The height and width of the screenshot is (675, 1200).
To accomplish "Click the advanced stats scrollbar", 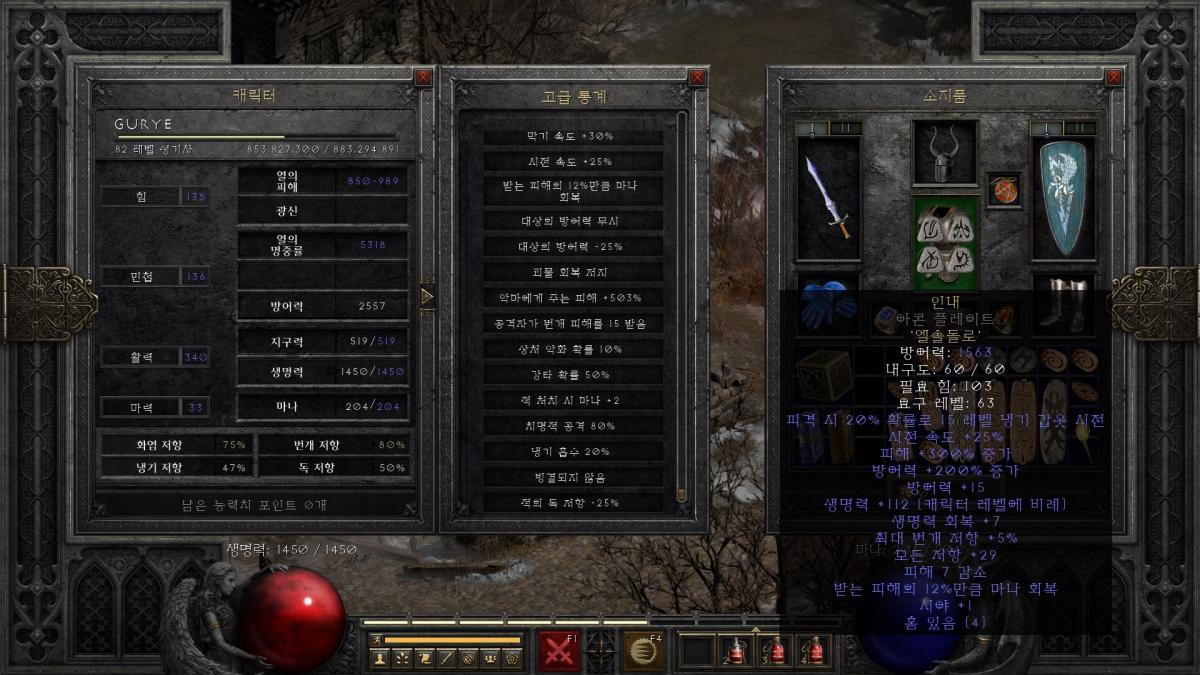I will (682, 300).
